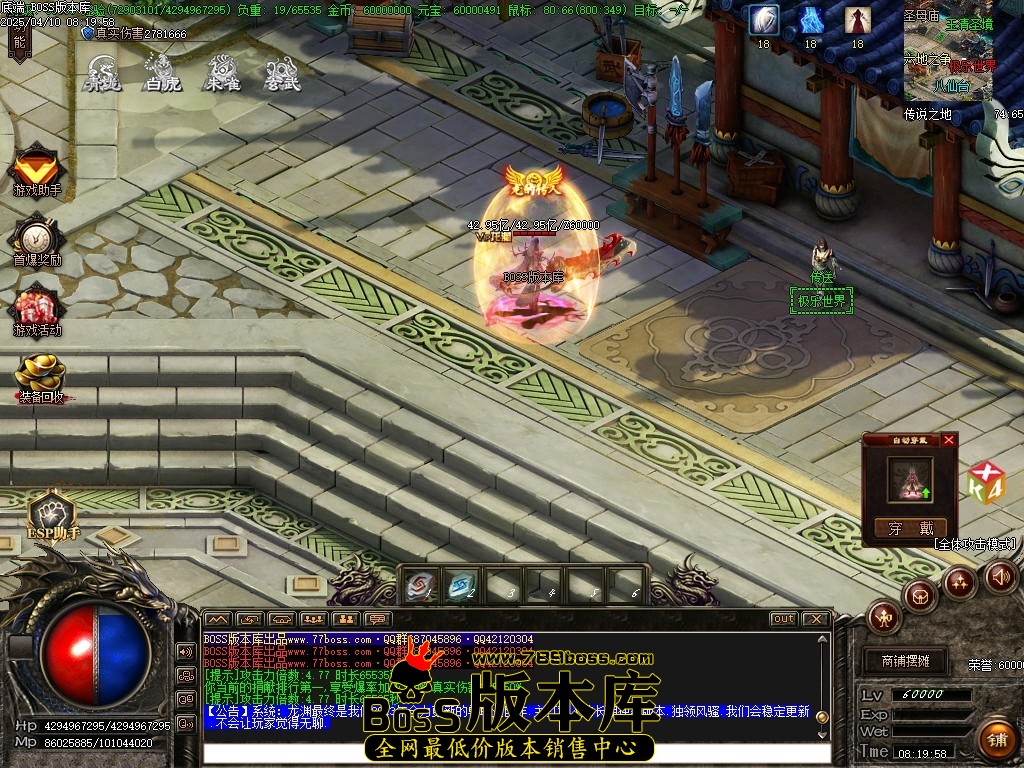Open the 商铺摆摊 stall shop
1024x768 pixels.
coord(905,661)
